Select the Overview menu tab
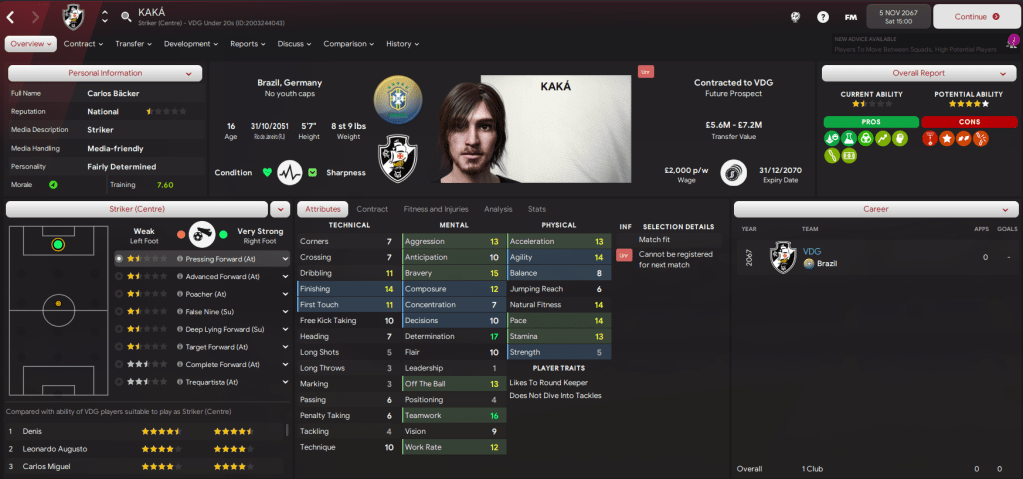This screenshot has width=1023, height=479. 30,44
